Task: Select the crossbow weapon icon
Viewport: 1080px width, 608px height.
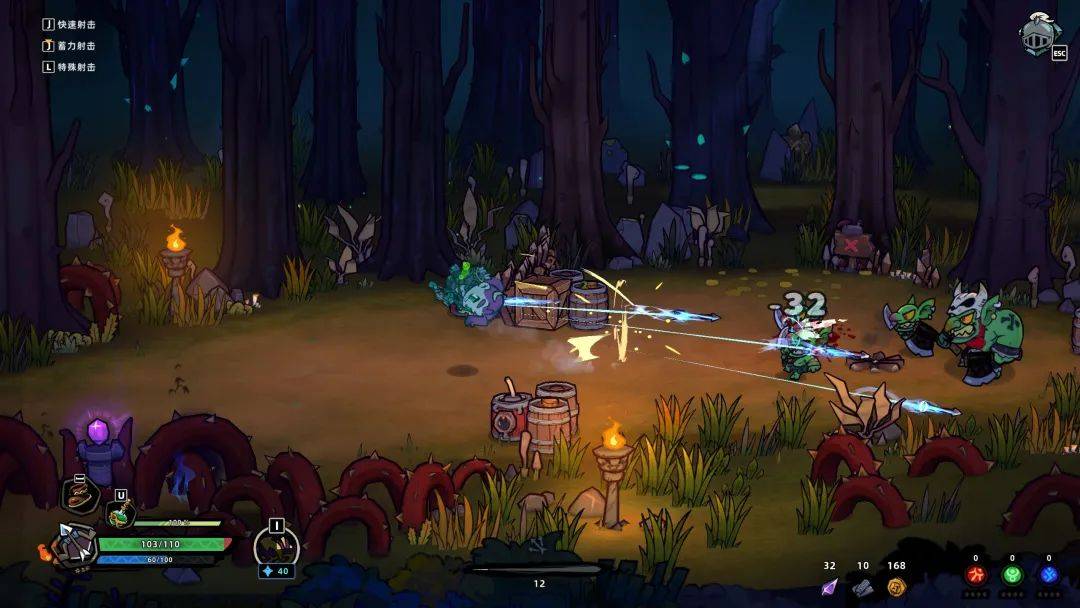Action: [x=76, y=546]
